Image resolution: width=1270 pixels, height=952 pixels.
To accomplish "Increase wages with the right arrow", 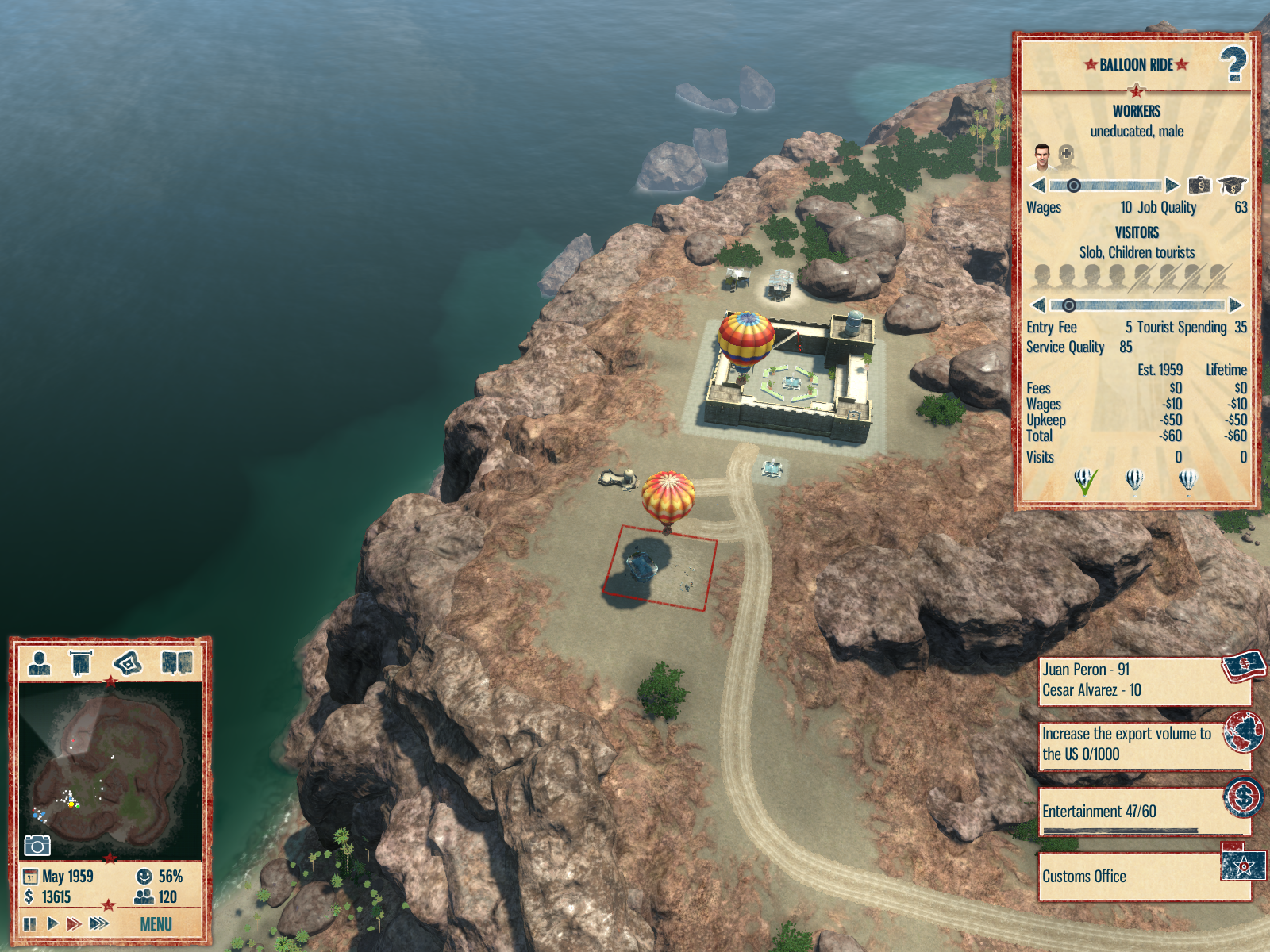I will click(x=1172, y=186).
